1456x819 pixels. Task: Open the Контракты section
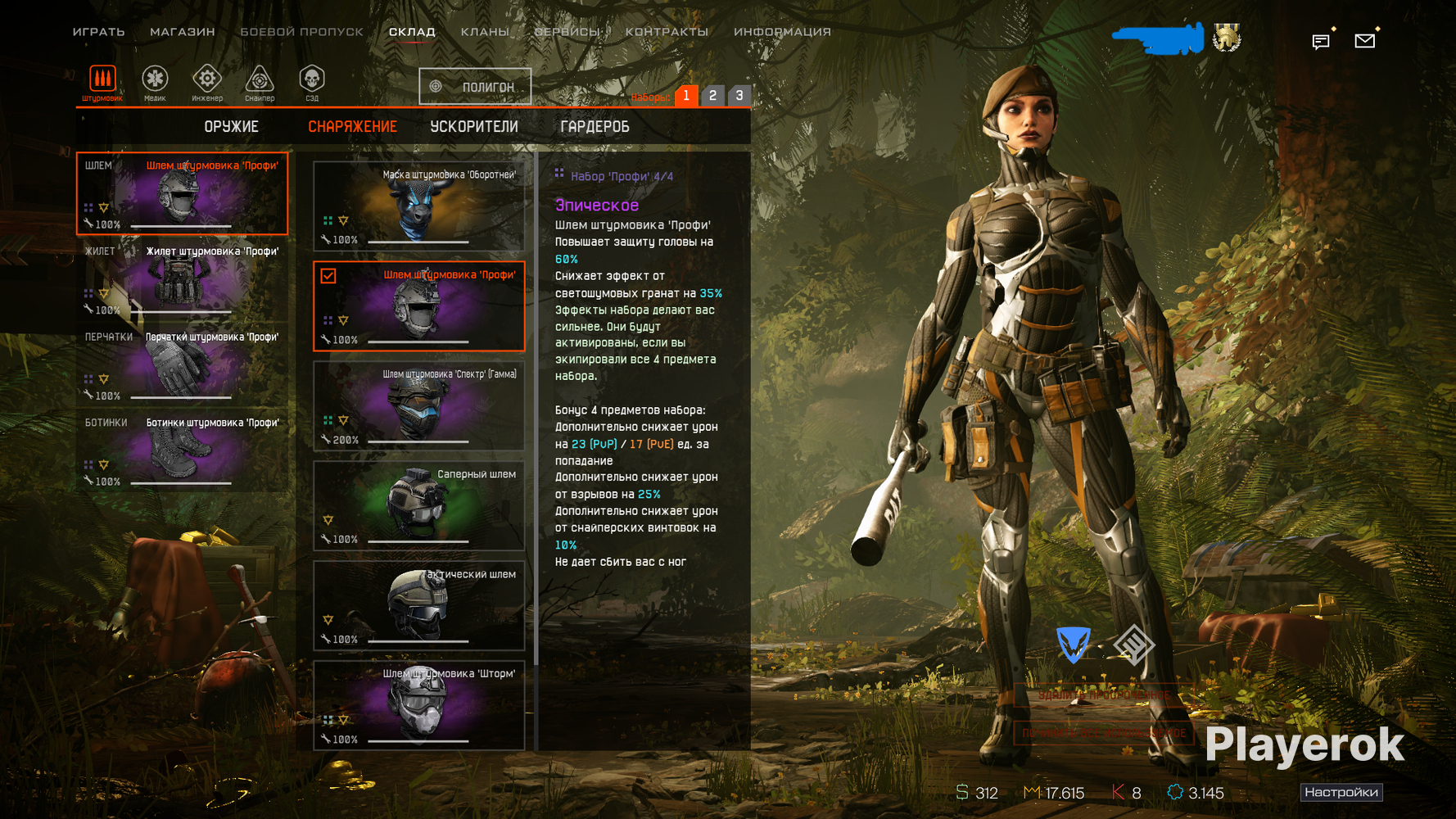point(667,32)
